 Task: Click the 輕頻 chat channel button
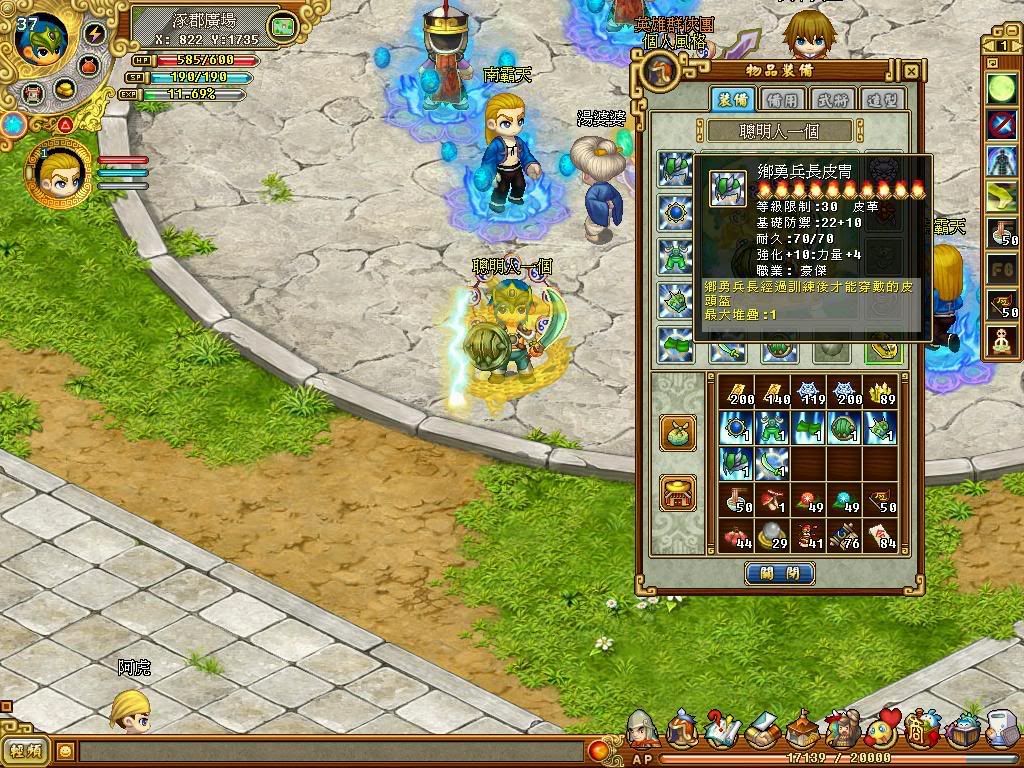pyautogui.click(x=26, y=750)
